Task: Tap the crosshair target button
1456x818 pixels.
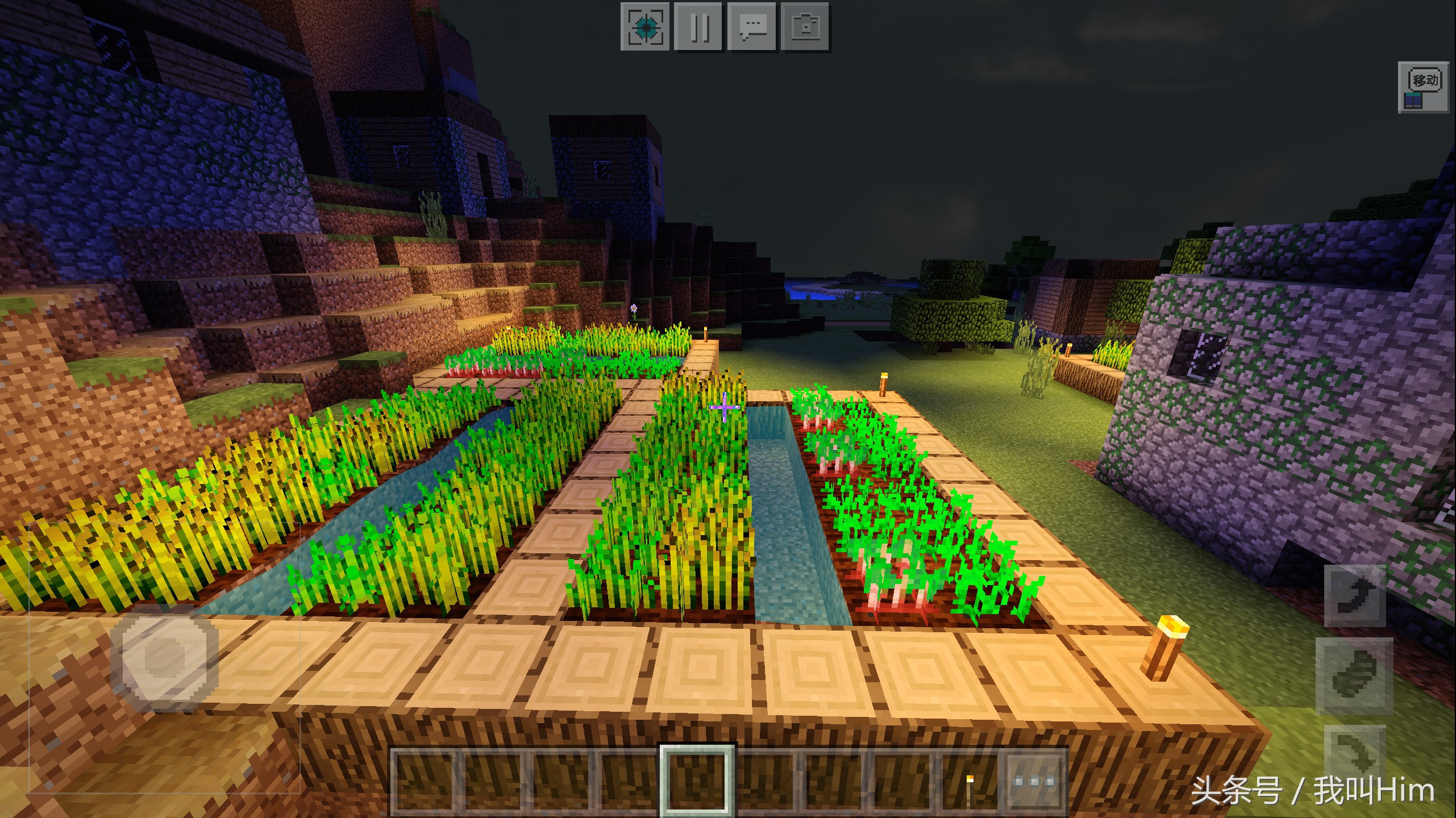Action: tap(644, 27)
